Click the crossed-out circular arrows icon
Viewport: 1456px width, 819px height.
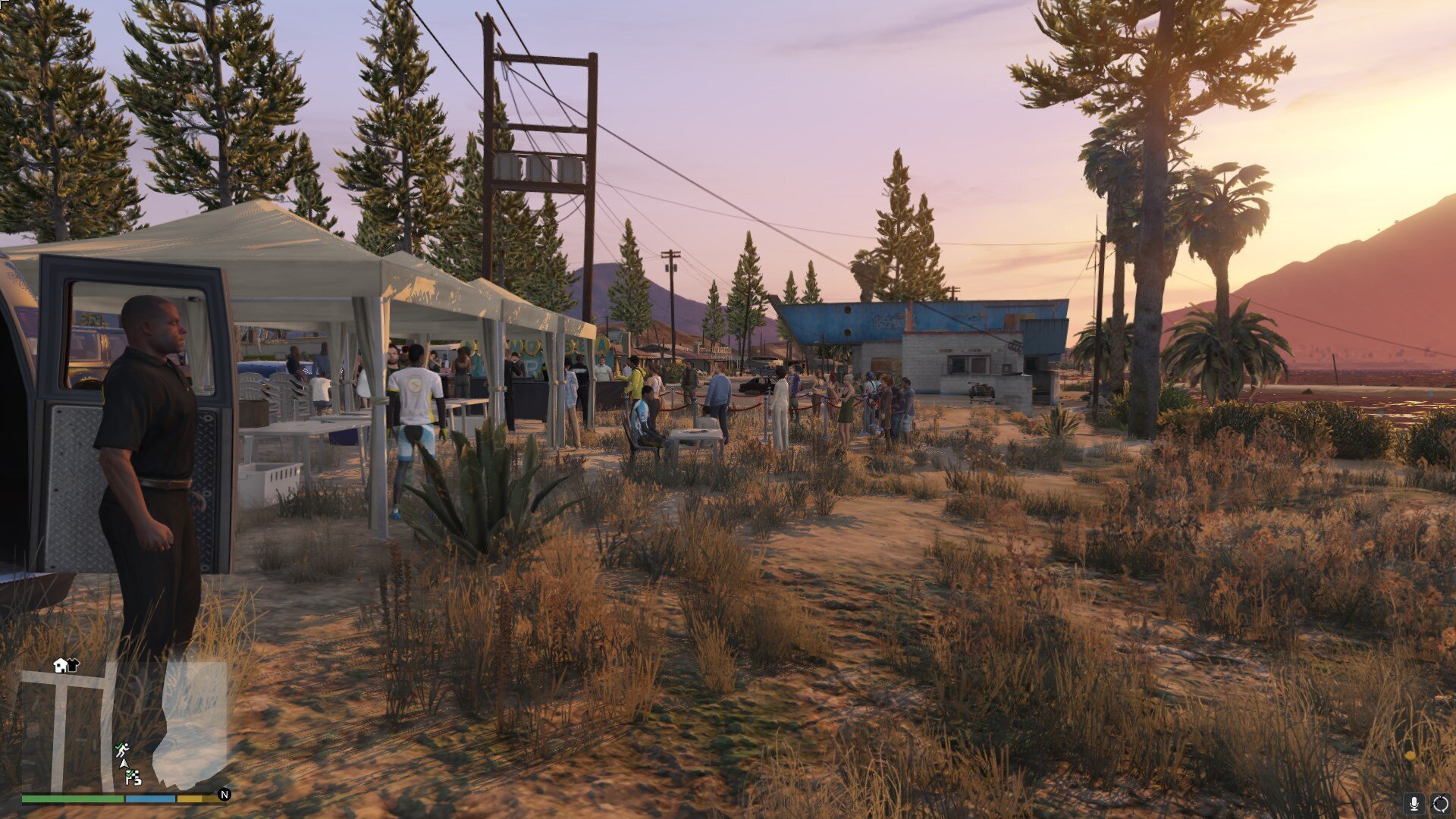click(x=1440, y=803)
